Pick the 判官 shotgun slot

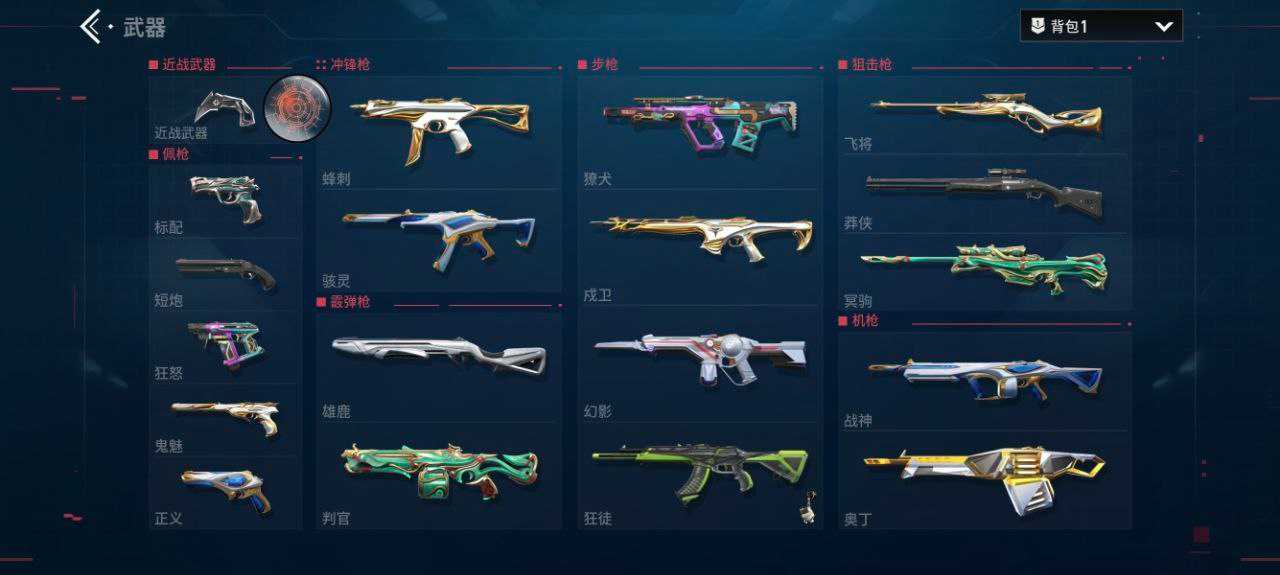tap(438, 473)
